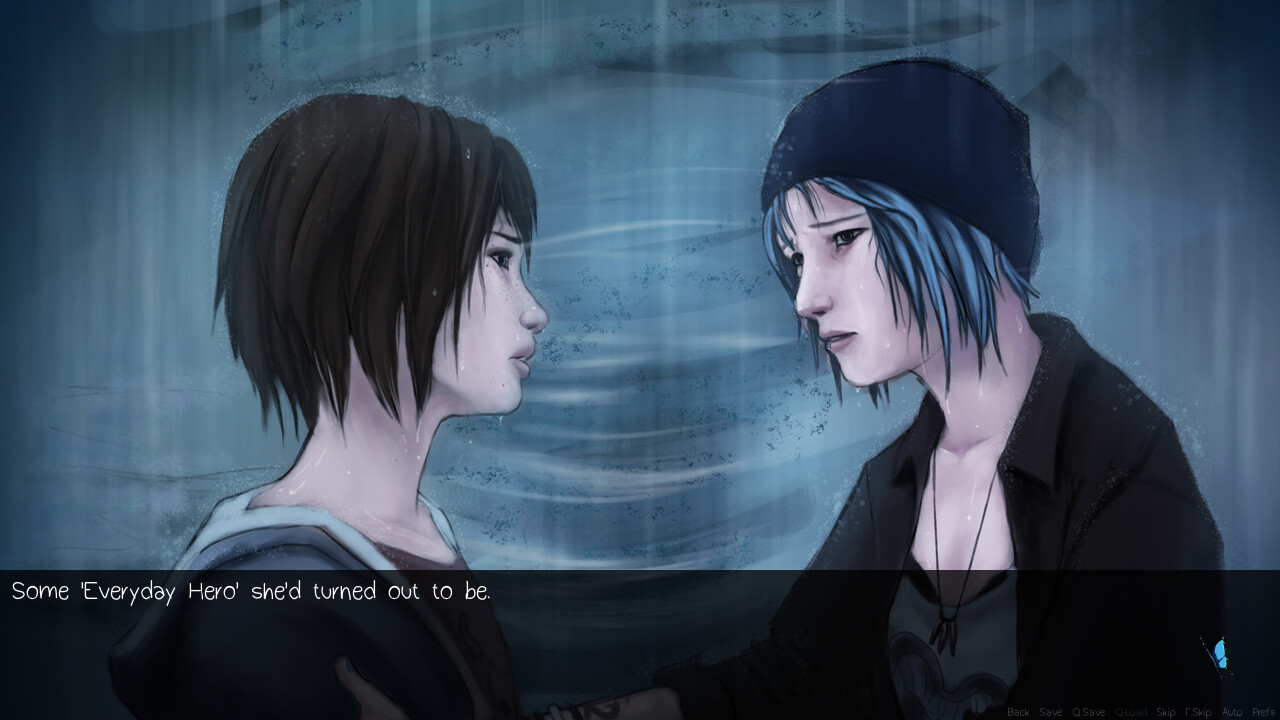Click the blue butterfly continue indicator

tap(1218, 652)
